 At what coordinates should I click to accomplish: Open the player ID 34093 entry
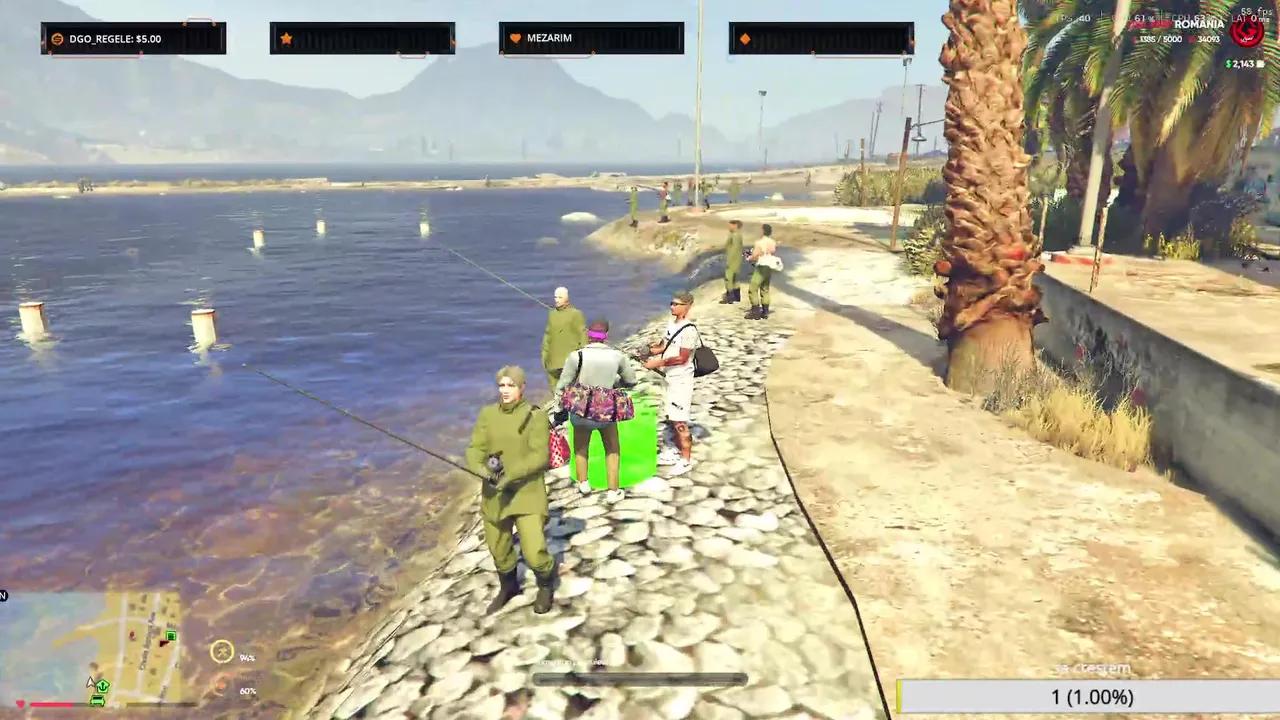(1208, 39)
